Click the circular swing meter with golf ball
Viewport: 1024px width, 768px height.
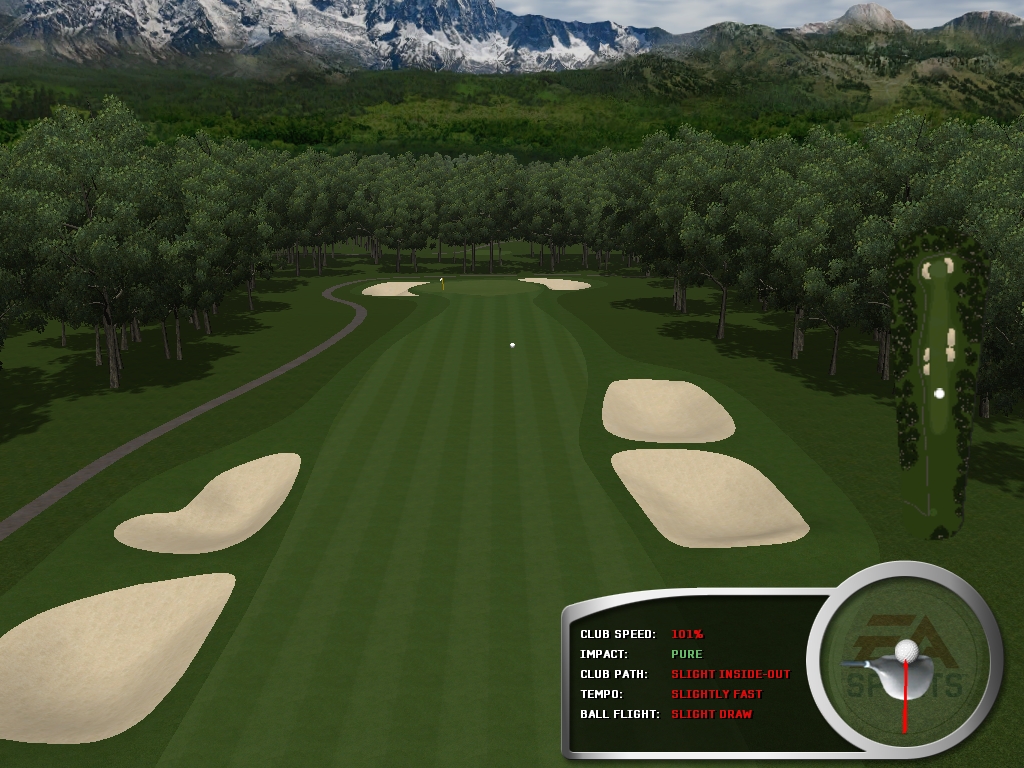905,666
